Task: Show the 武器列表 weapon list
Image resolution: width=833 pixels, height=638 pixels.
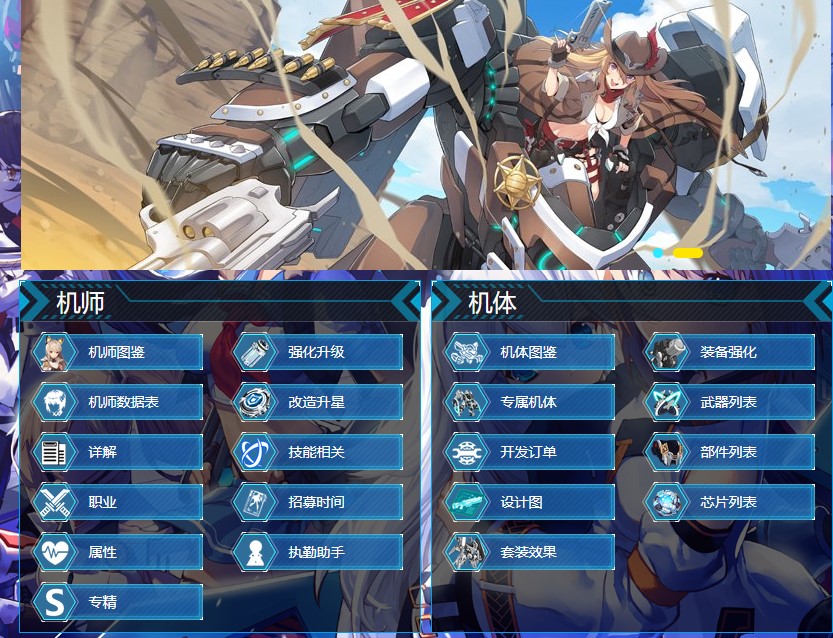Action: click(x=729, y=402)
